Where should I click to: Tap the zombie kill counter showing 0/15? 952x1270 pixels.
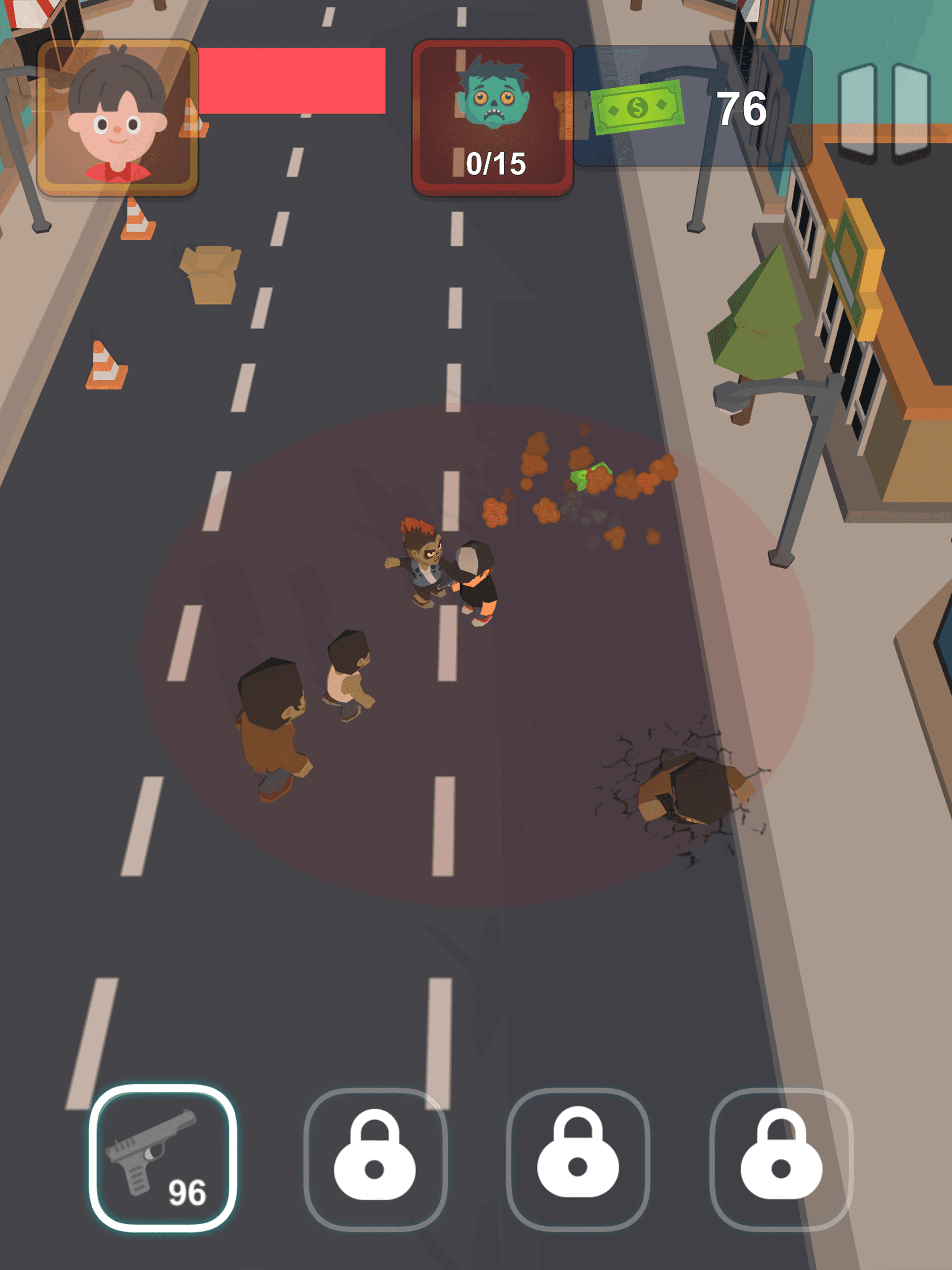(x=494, y=164)
